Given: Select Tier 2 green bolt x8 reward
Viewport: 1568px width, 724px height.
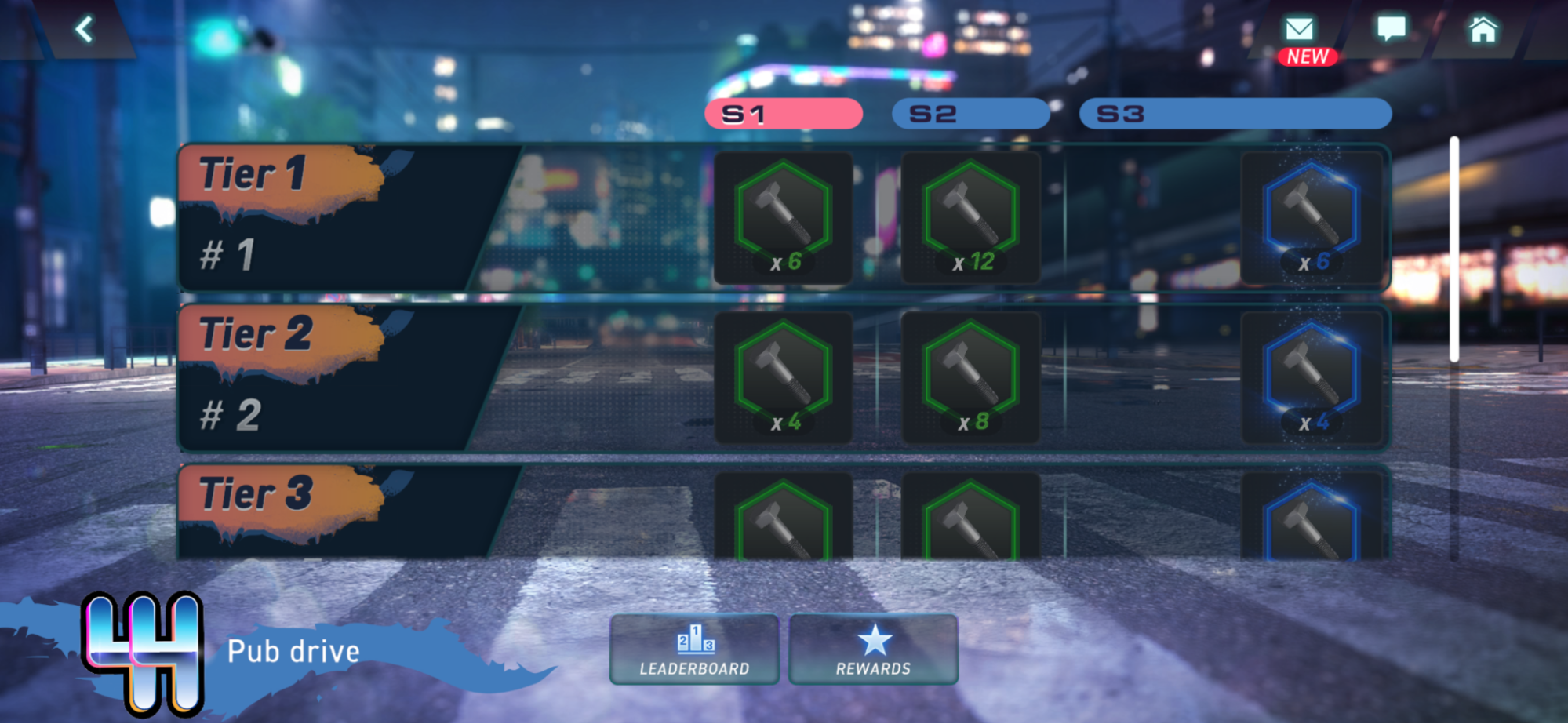Looking at the screenshot, I should tap(970, 378).
